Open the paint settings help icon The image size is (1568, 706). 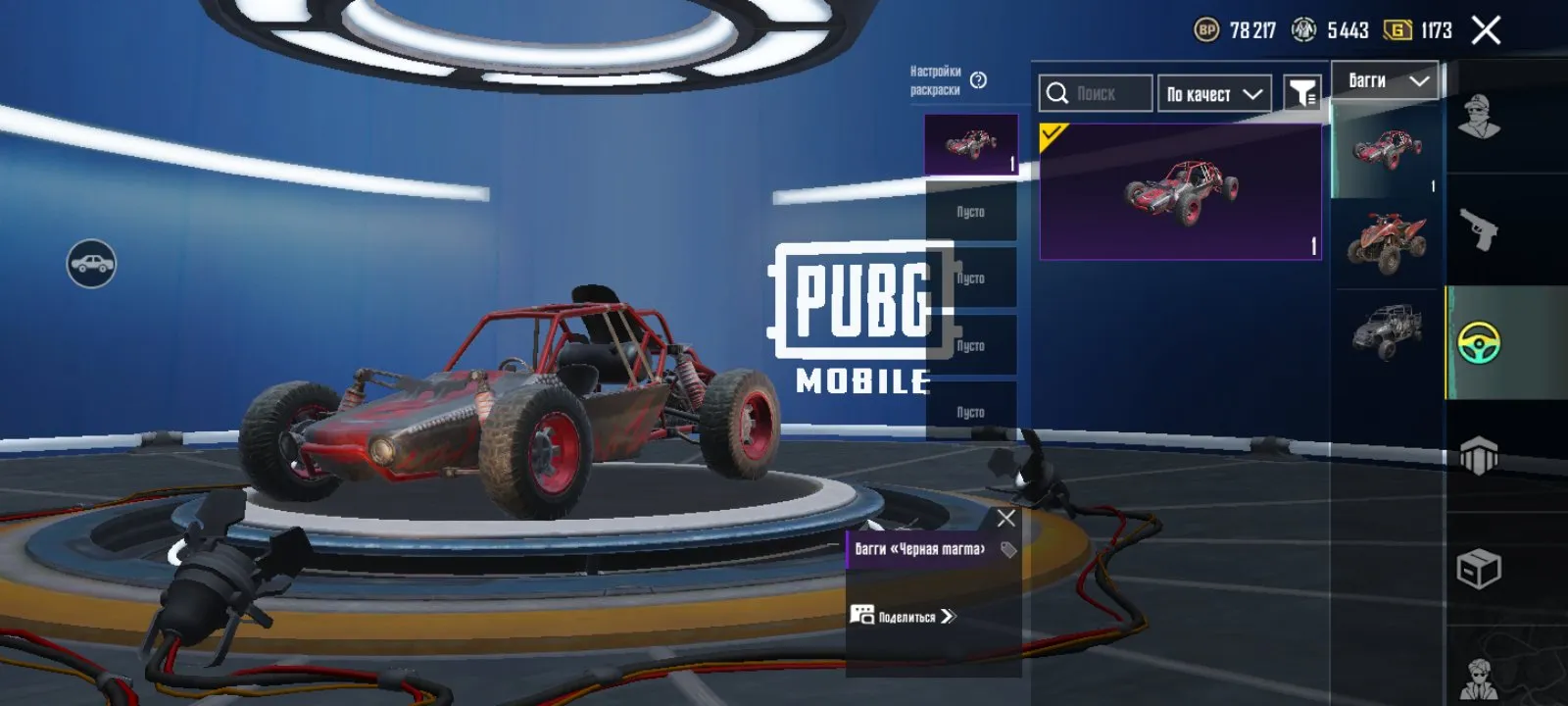tap(978, 80)
